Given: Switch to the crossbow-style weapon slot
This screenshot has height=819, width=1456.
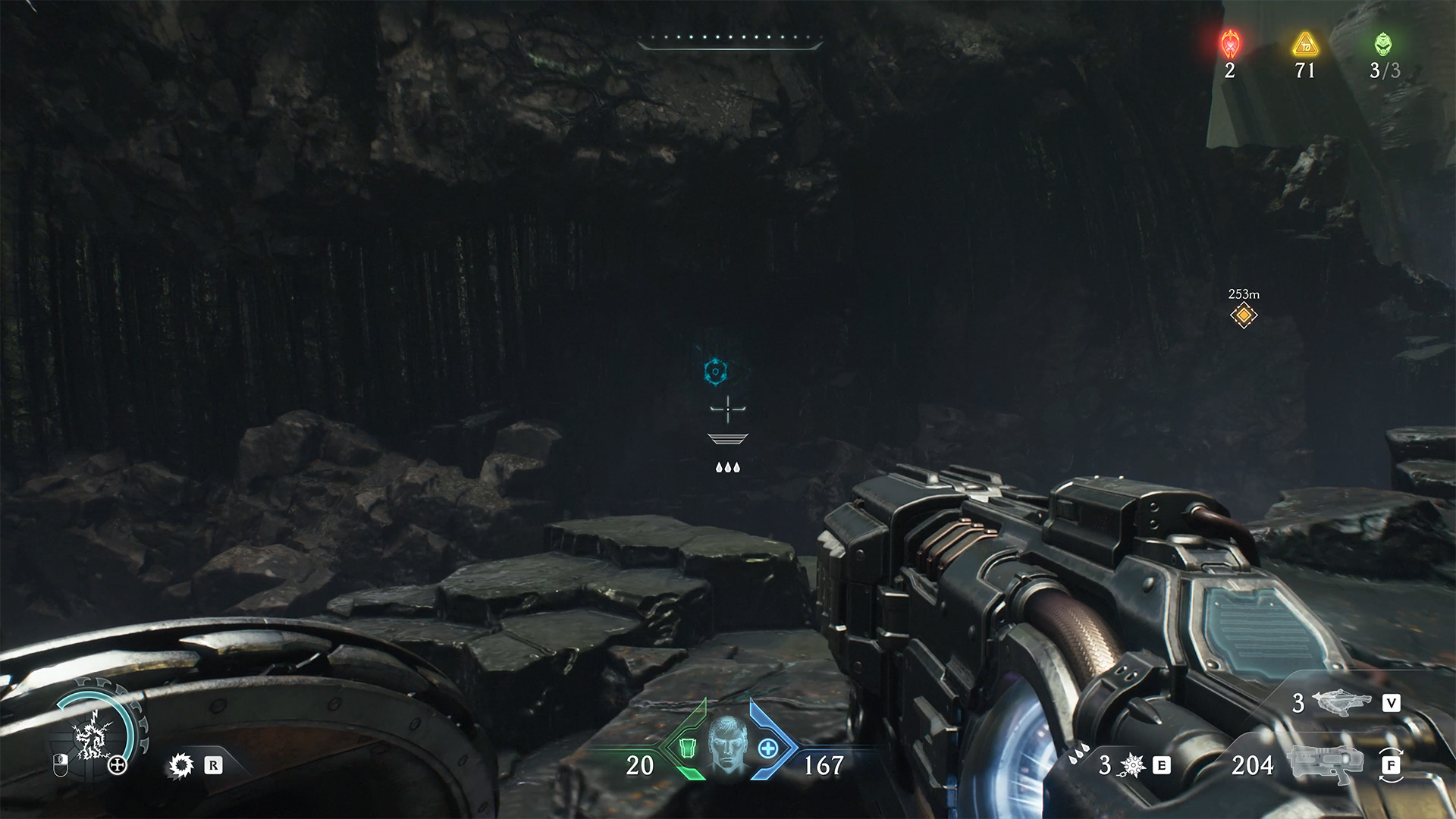Looking at the screenshot, I should coord(1345,703).
